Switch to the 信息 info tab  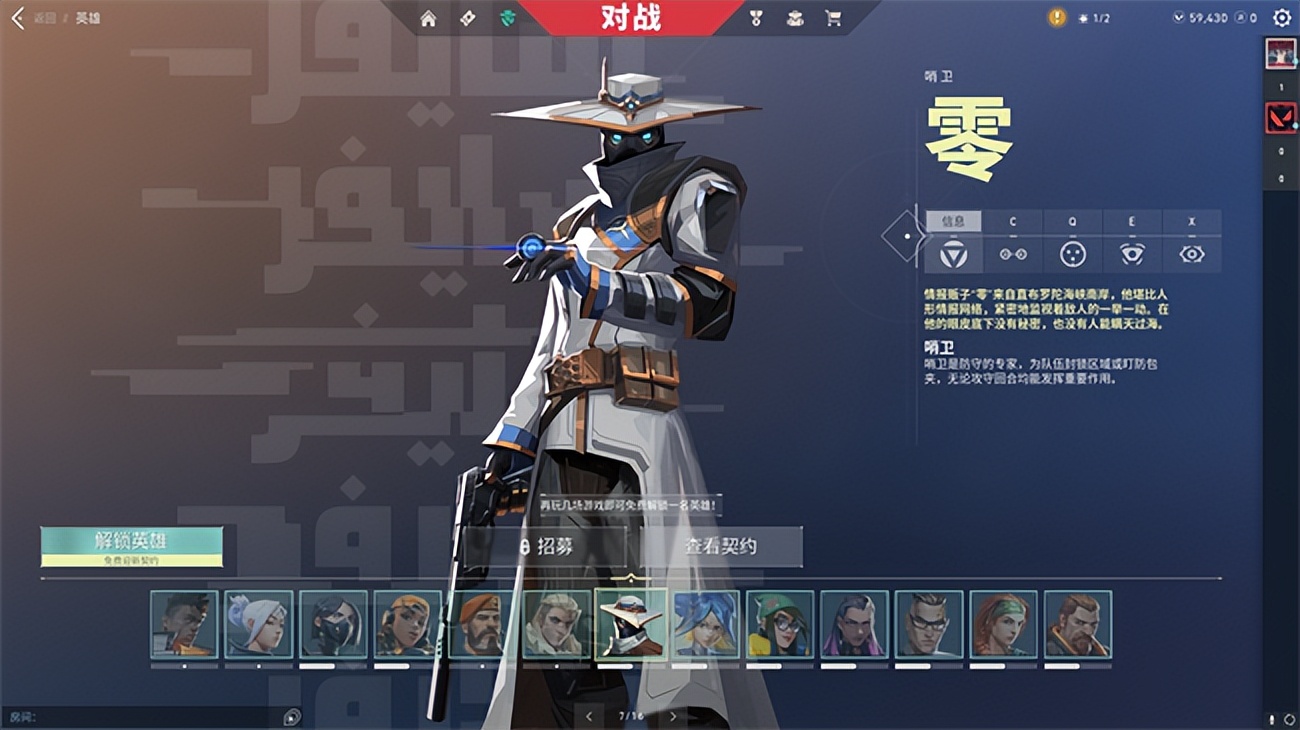[954, 221]
